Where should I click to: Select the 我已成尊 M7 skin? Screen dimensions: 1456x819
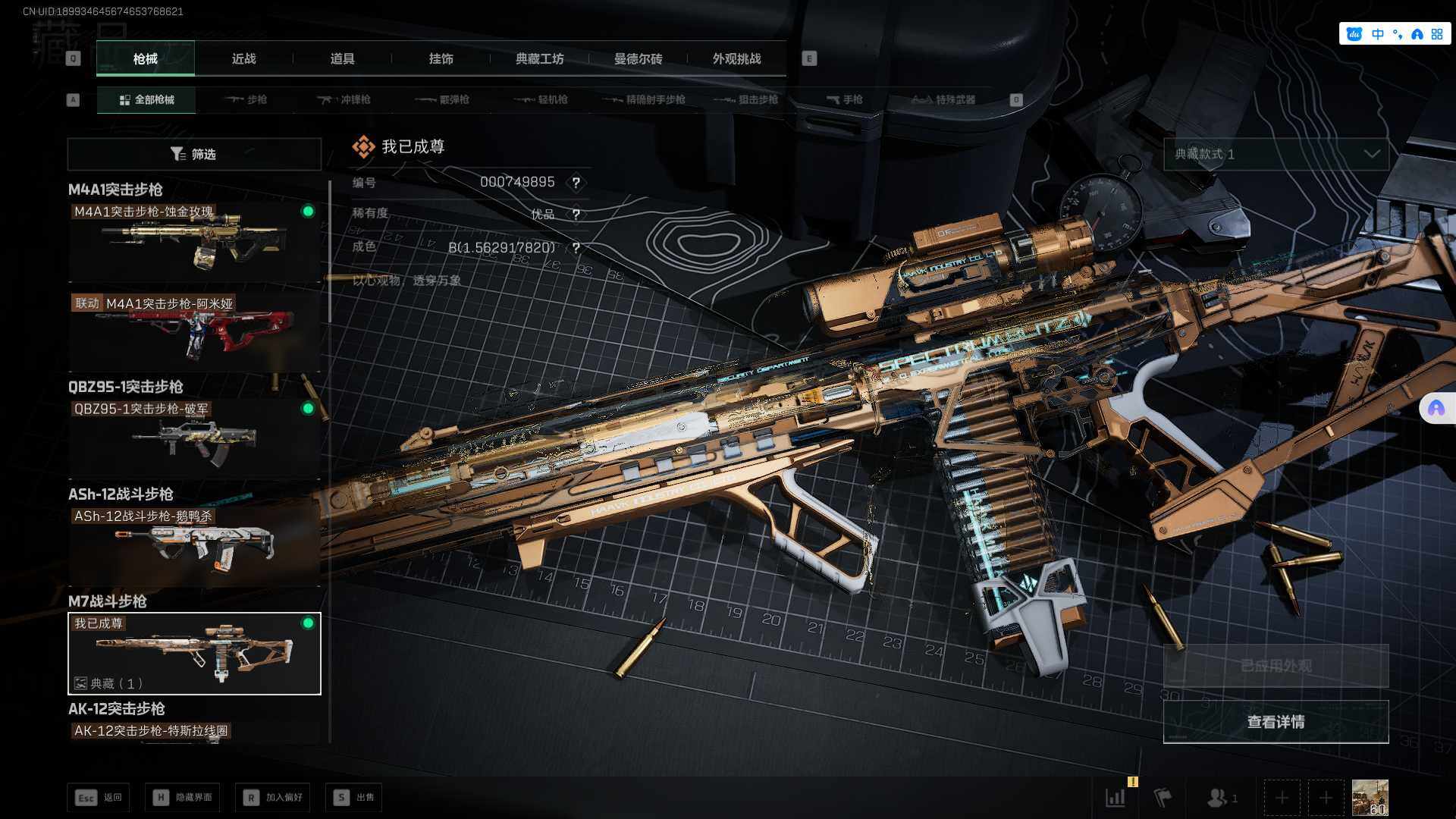coord(194,653)
